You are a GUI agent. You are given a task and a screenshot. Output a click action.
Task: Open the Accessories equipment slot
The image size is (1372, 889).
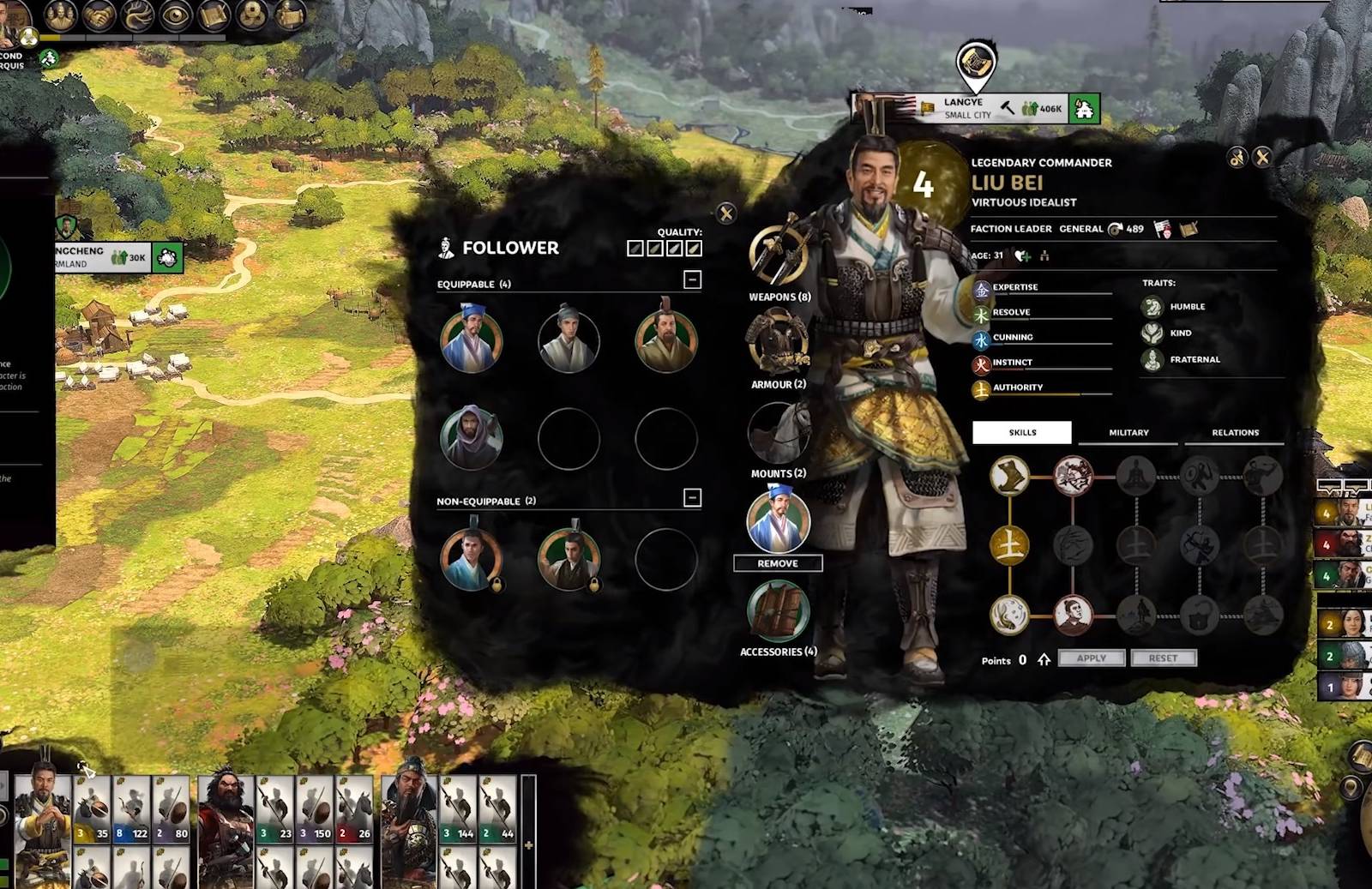coord(778,611)
